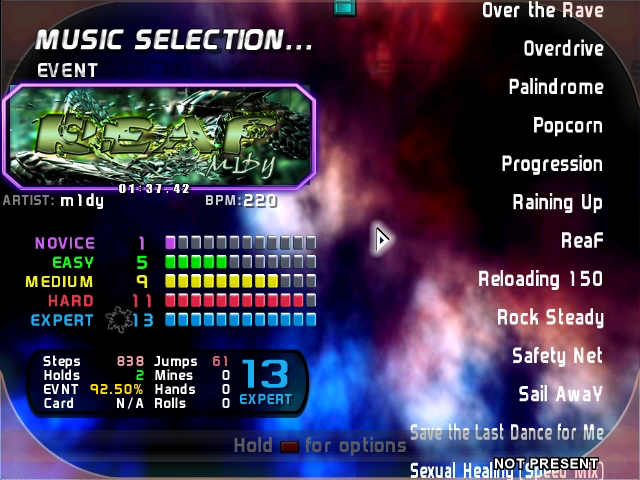Select Progression in the music list

tap(552, 164)
